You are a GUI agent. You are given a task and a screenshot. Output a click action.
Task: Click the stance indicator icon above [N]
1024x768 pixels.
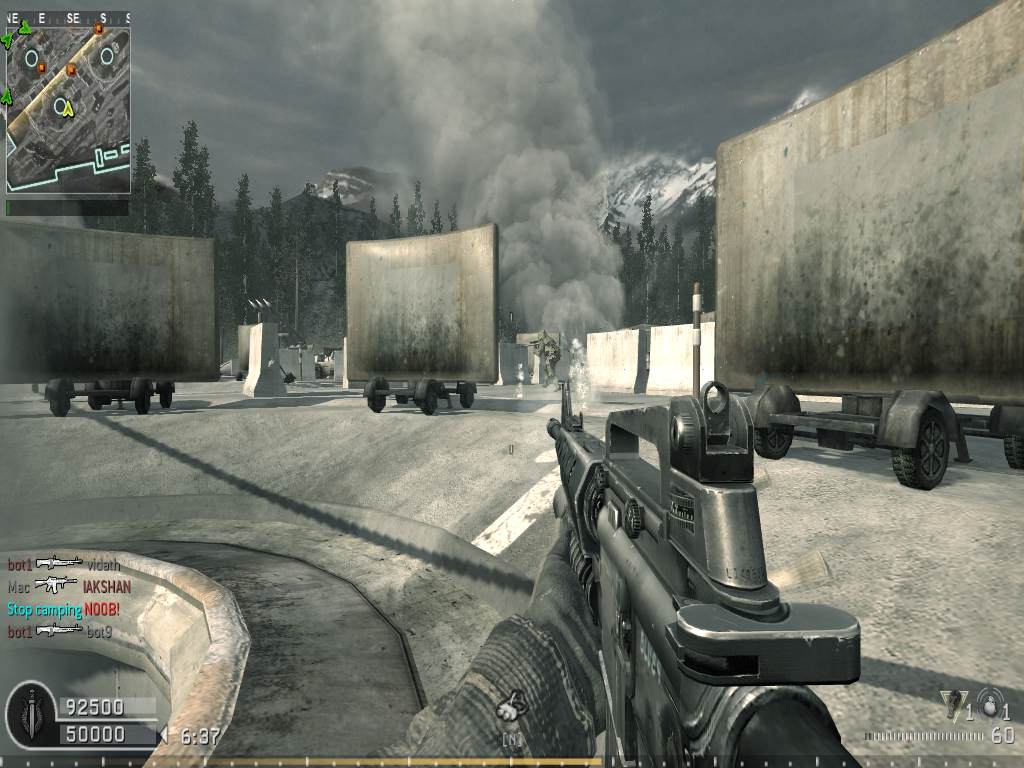(x=511, y=707)
